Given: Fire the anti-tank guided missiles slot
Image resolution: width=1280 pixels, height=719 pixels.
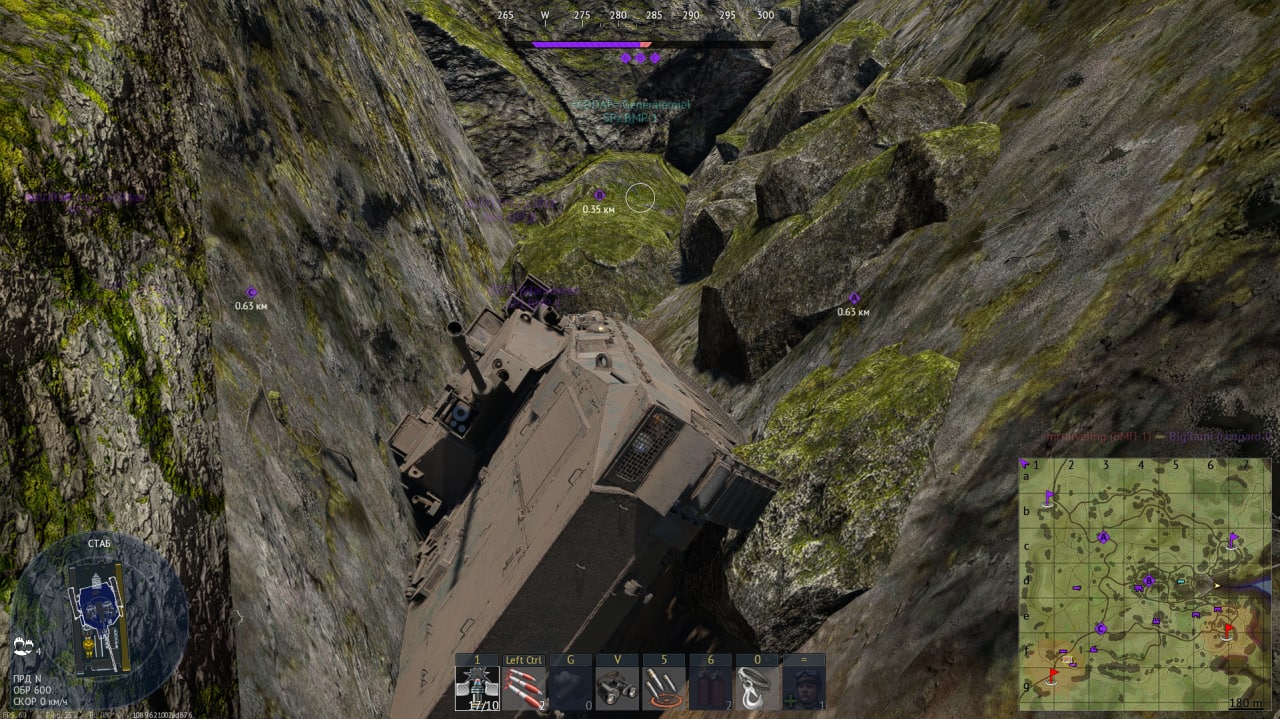Looking at the screenshot, I should click(524, 688).
